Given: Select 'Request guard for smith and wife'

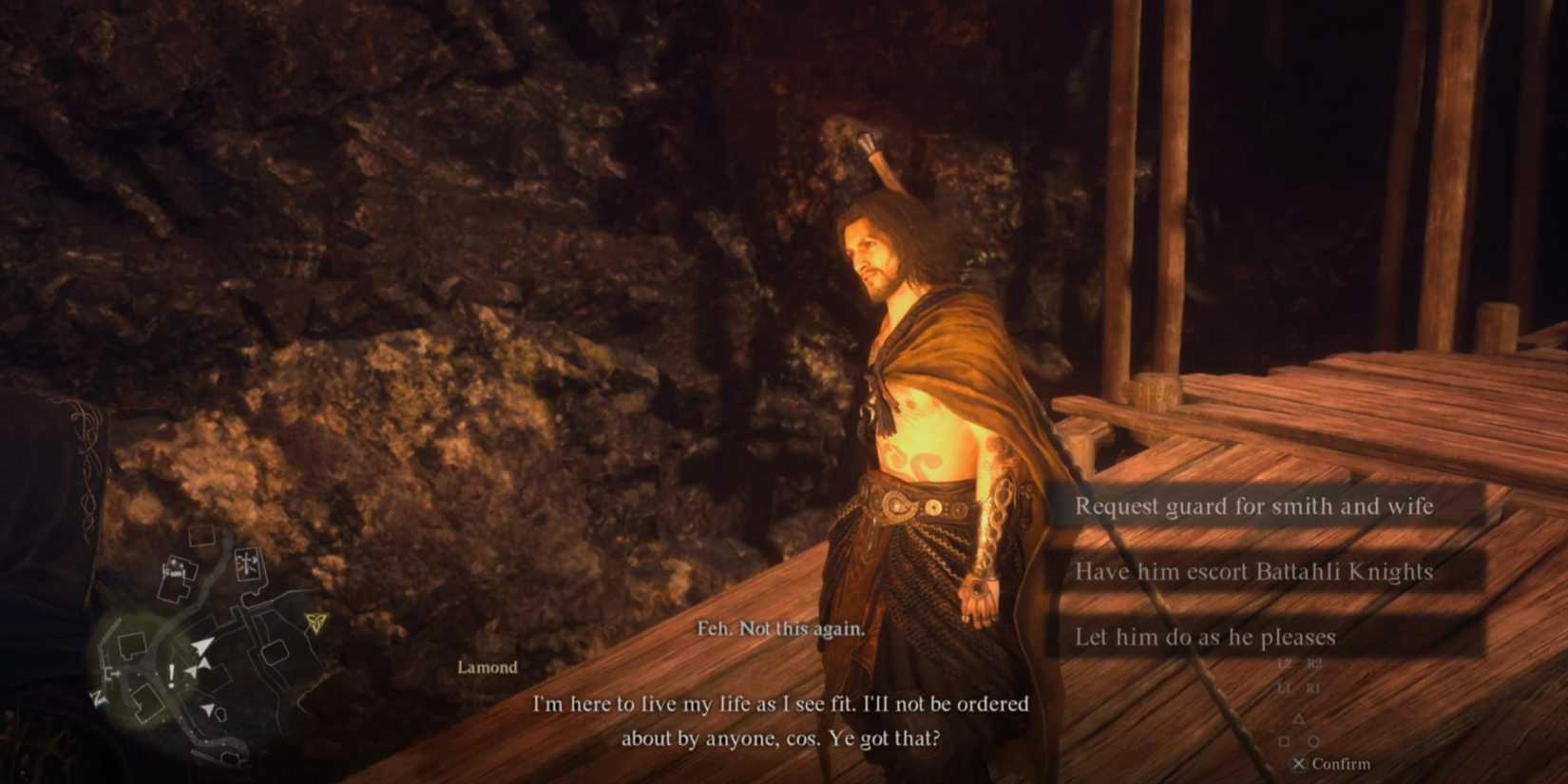Looking at the screenshot, I should (1254, 507).
